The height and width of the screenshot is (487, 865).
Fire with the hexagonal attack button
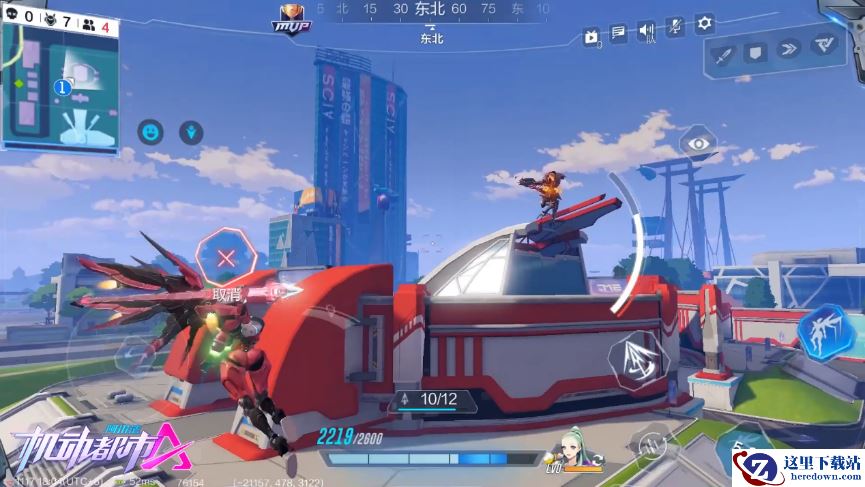tap(637, 360)
